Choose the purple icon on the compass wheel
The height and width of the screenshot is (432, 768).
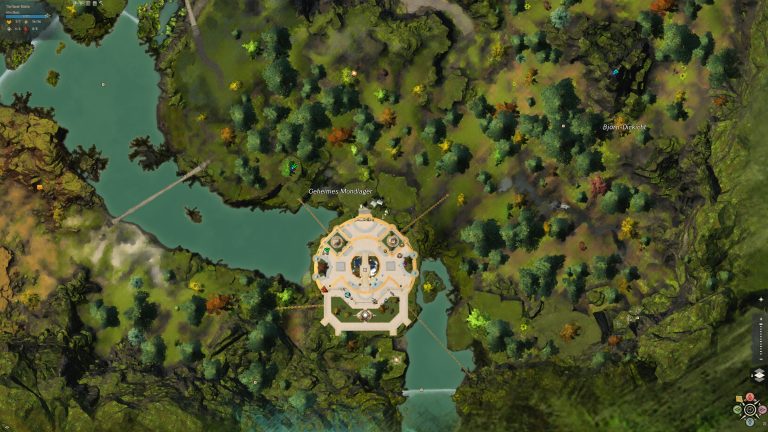tap(760, 409)
